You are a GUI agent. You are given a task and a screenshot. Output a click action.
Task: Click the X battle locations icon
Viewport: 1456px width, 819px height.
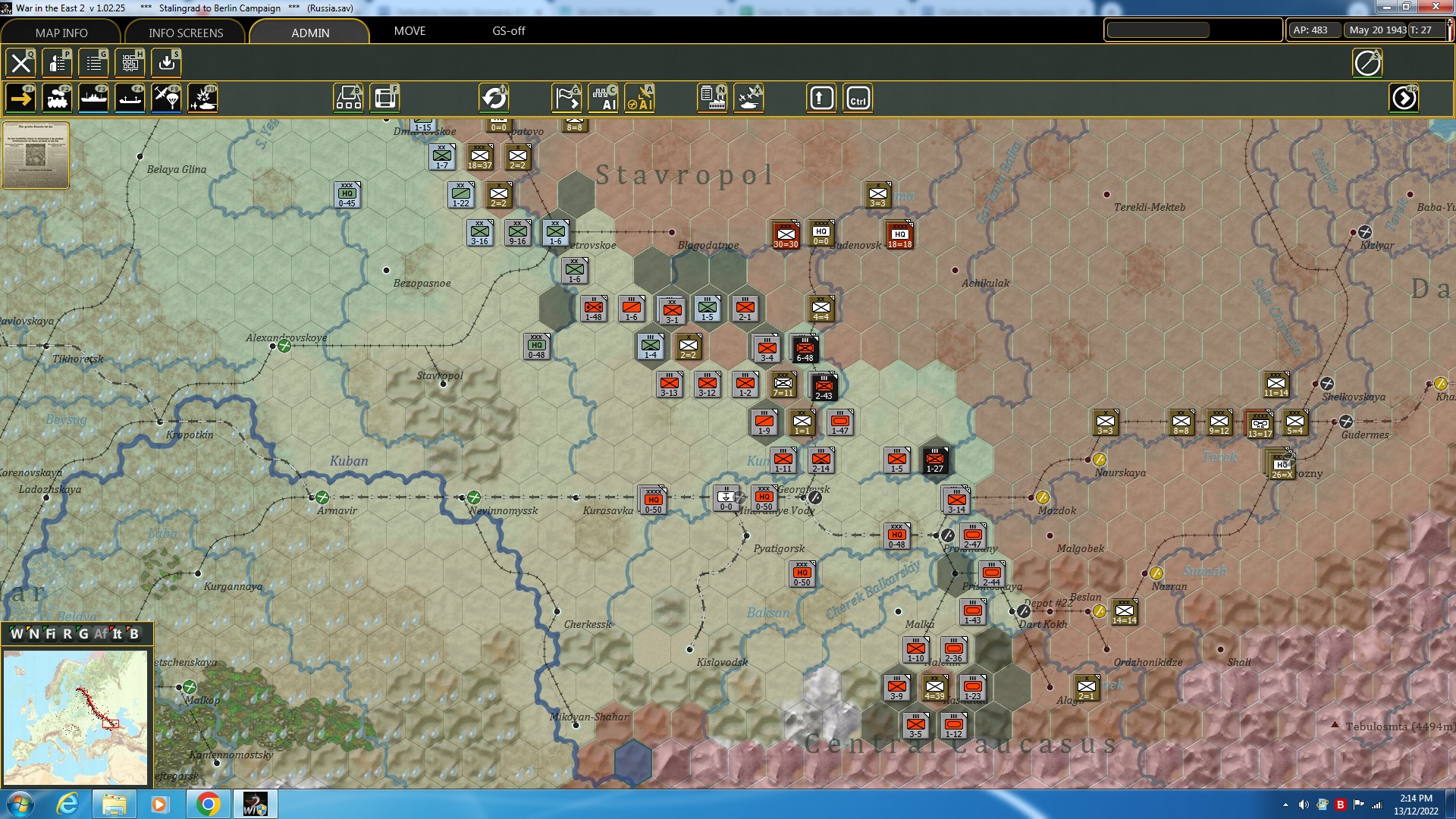click(749, 97)
